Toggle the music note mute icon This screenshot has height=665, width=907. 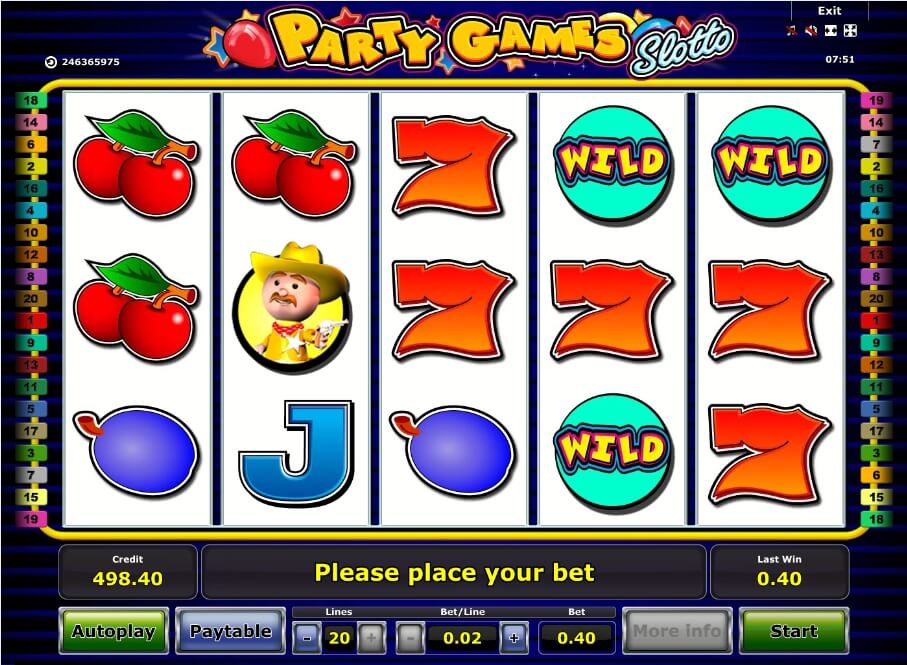point(792,30)
